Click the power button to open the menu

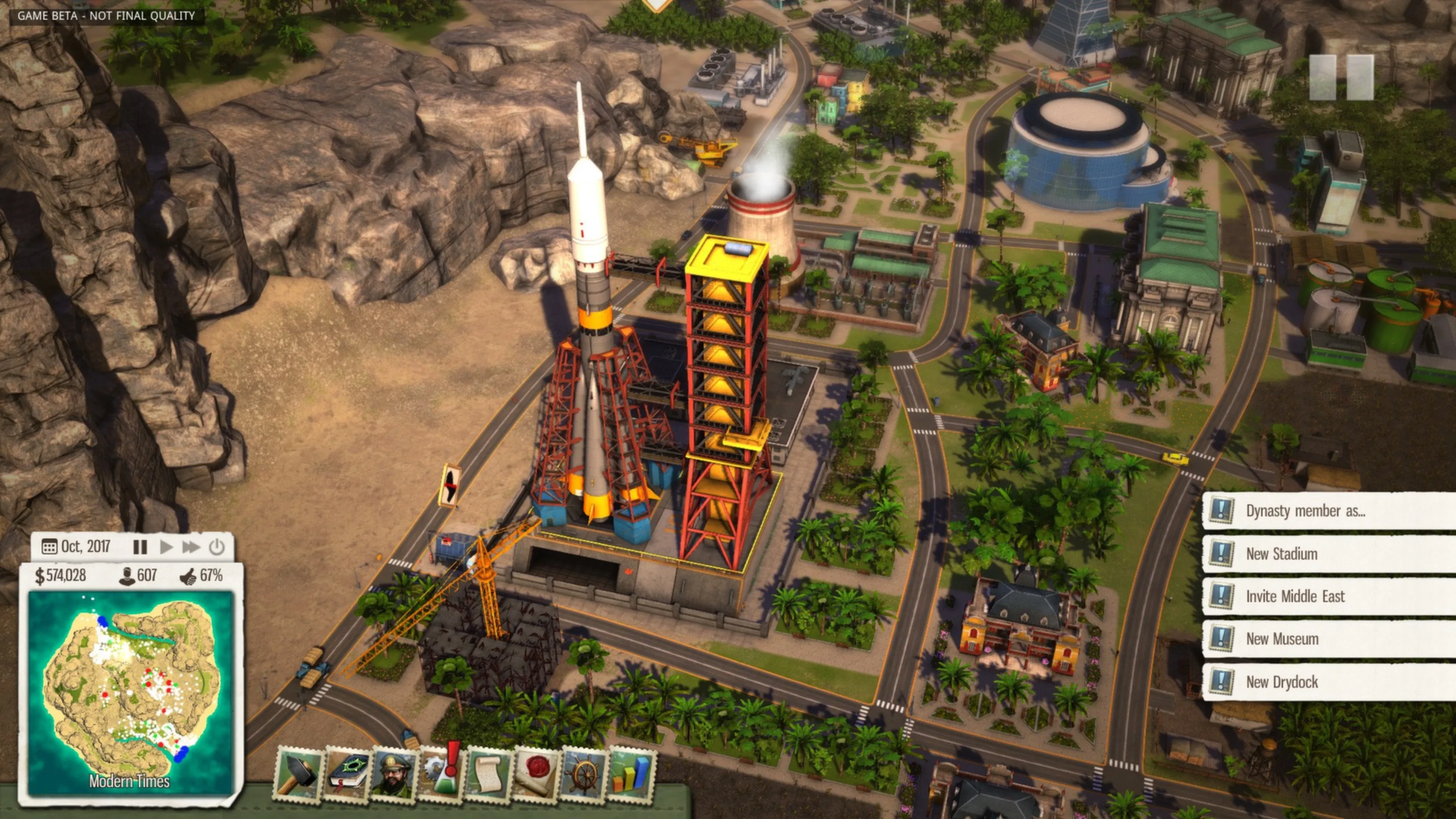coord(217,546)
